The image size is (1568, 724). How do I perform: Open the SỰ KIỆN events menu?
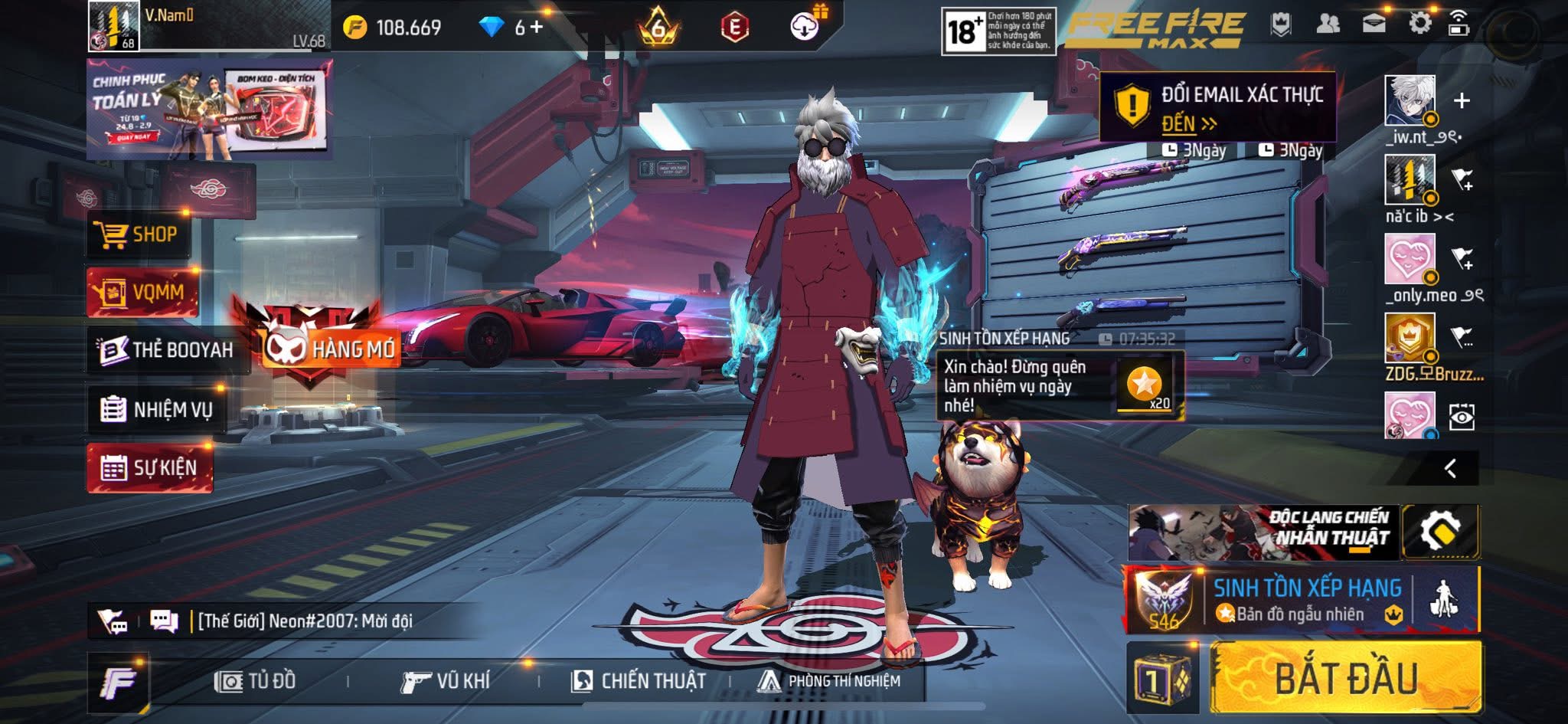150,467
